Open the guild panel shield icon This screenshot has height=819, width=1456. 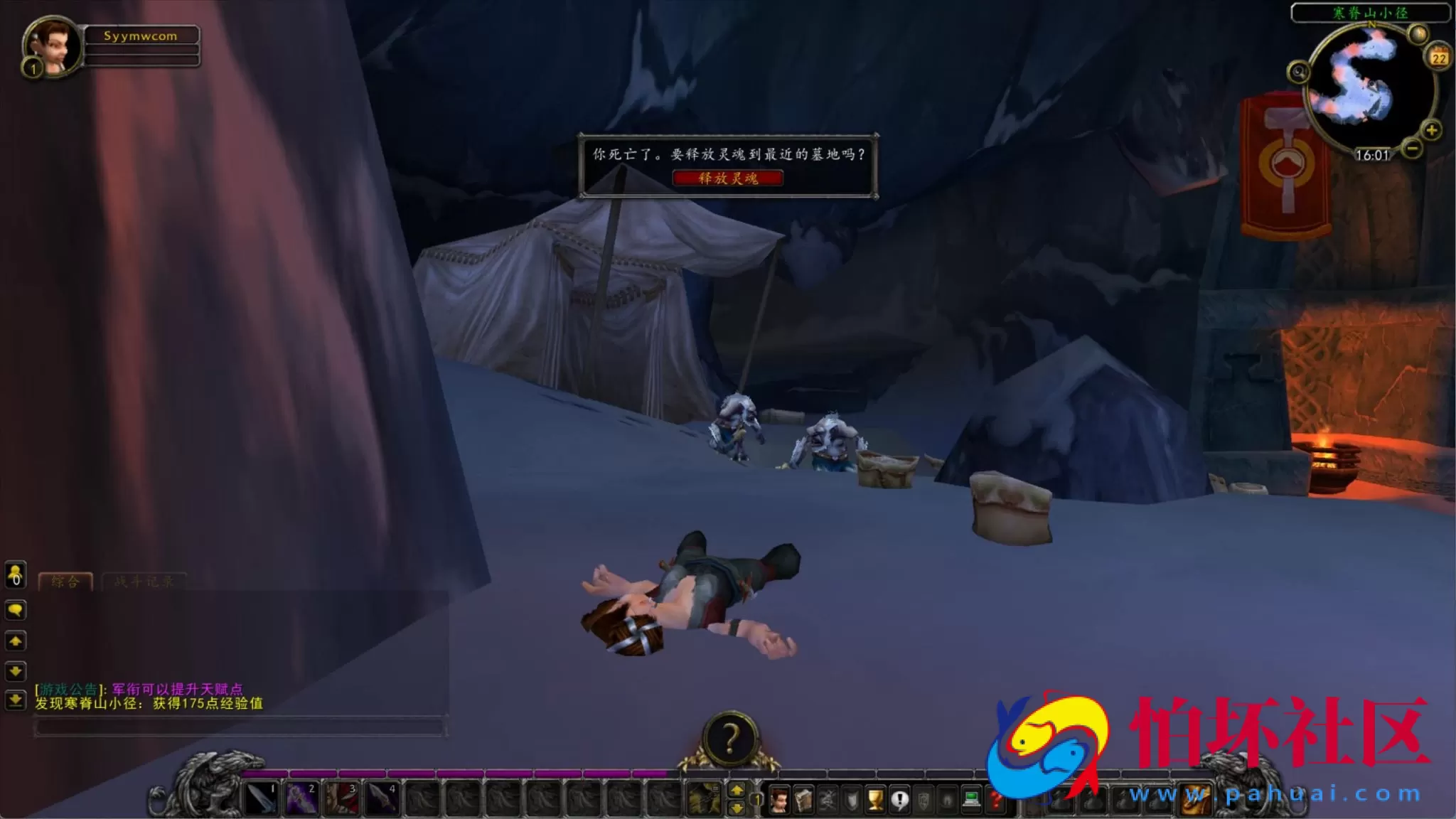923,801
